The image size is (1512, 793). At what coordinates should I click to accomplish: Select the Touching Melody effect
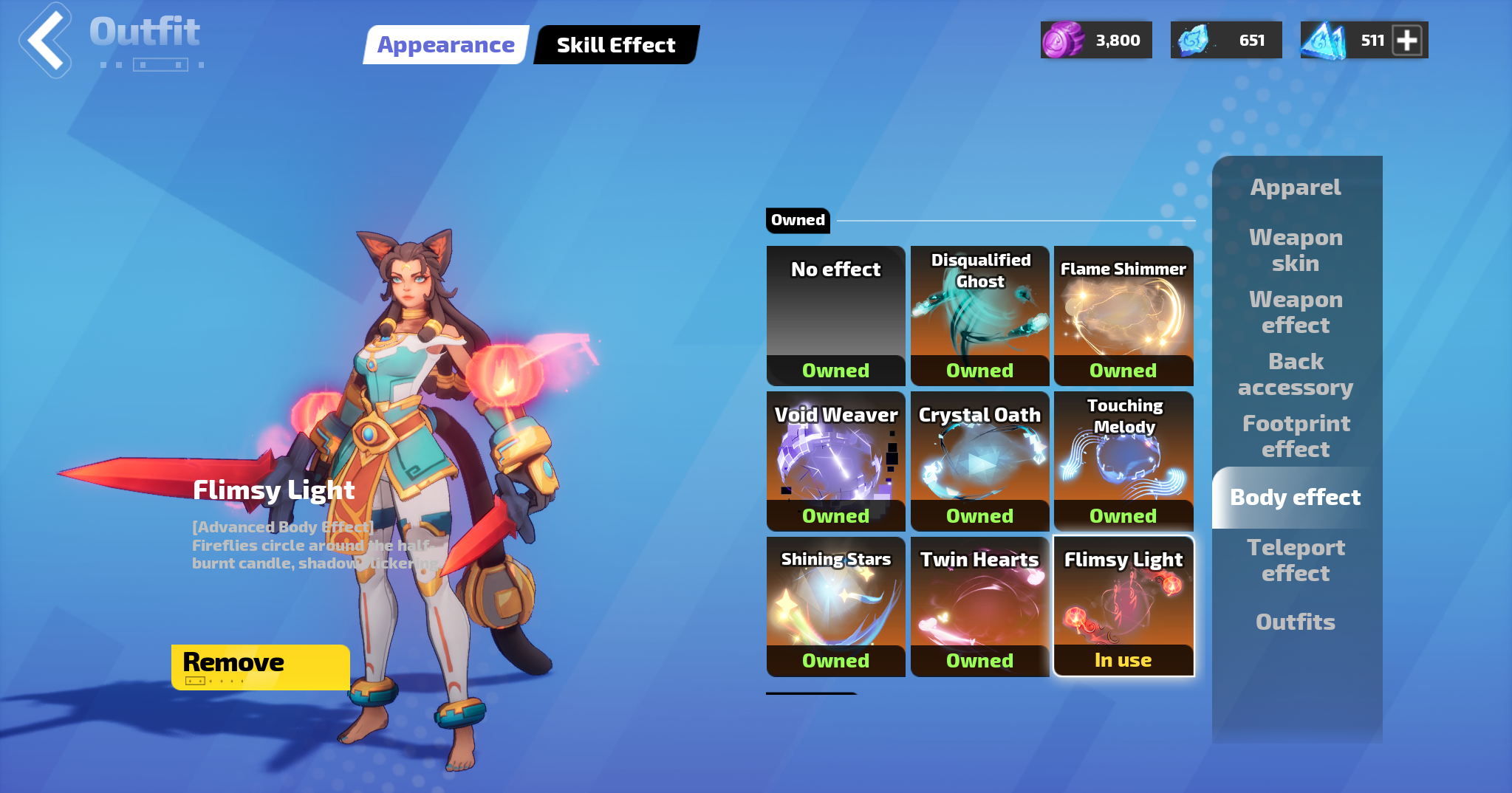pyautogui.click(x=1123, y=461)
